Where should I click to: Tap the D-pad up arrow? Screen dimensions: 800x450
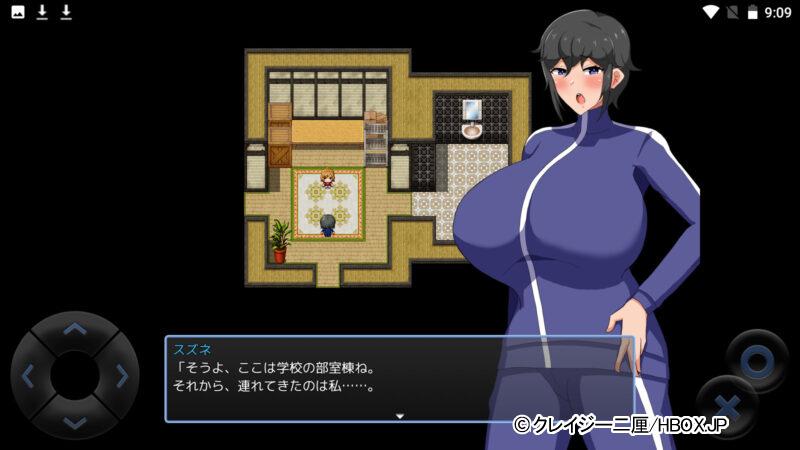tap(74, 329)
